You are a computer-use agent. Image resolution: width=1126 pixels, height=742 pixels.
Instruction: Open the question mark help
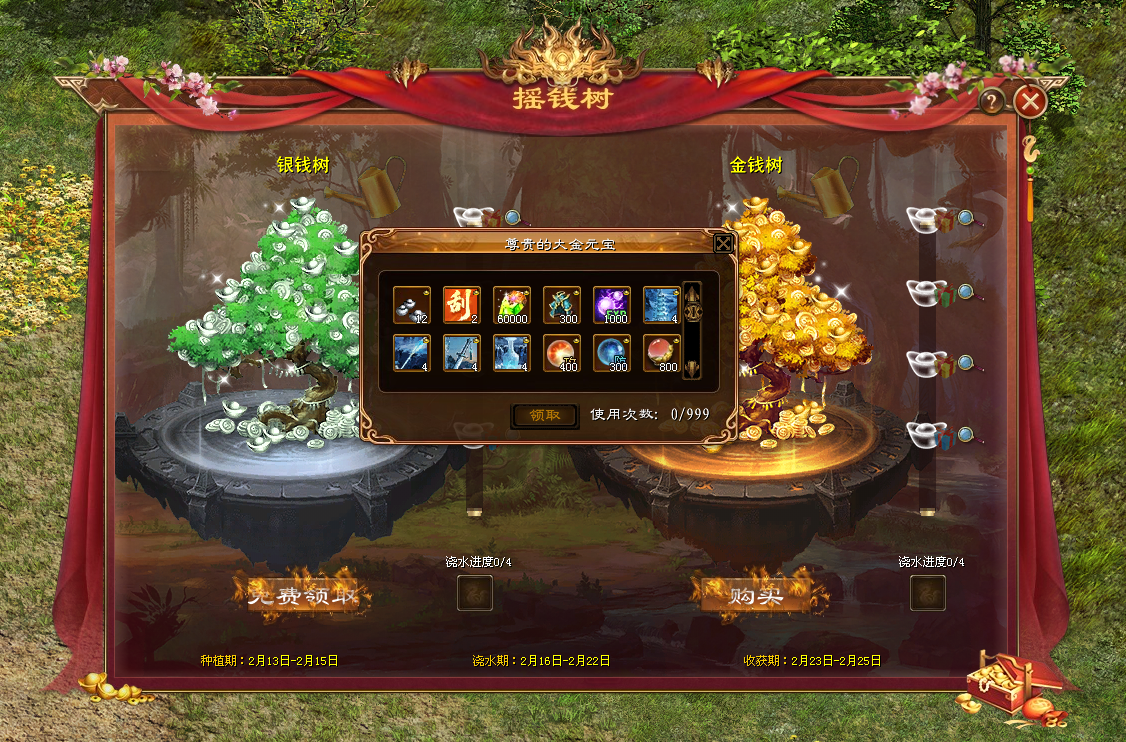click(991, 101)
